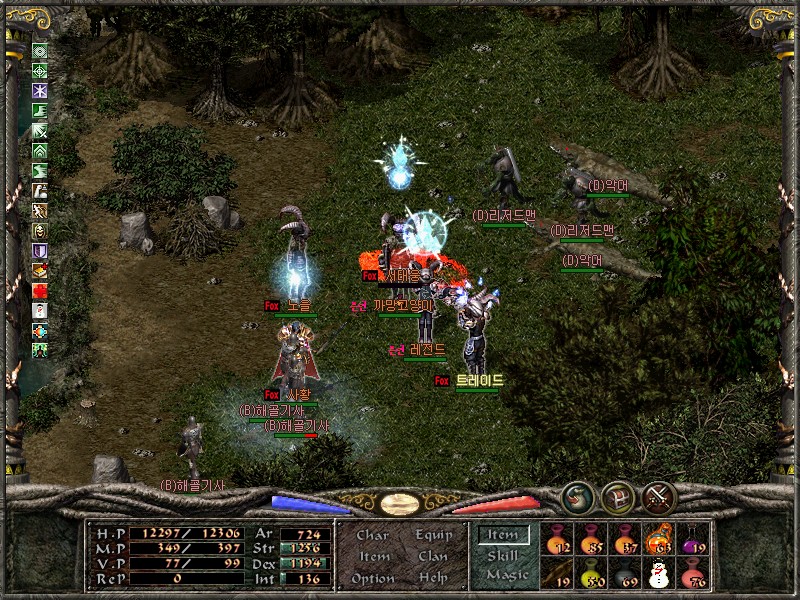The width and height of the screenshot is (800, 600).
Task: Click the Item entry beside Clan
Action: tap(373, 556)
